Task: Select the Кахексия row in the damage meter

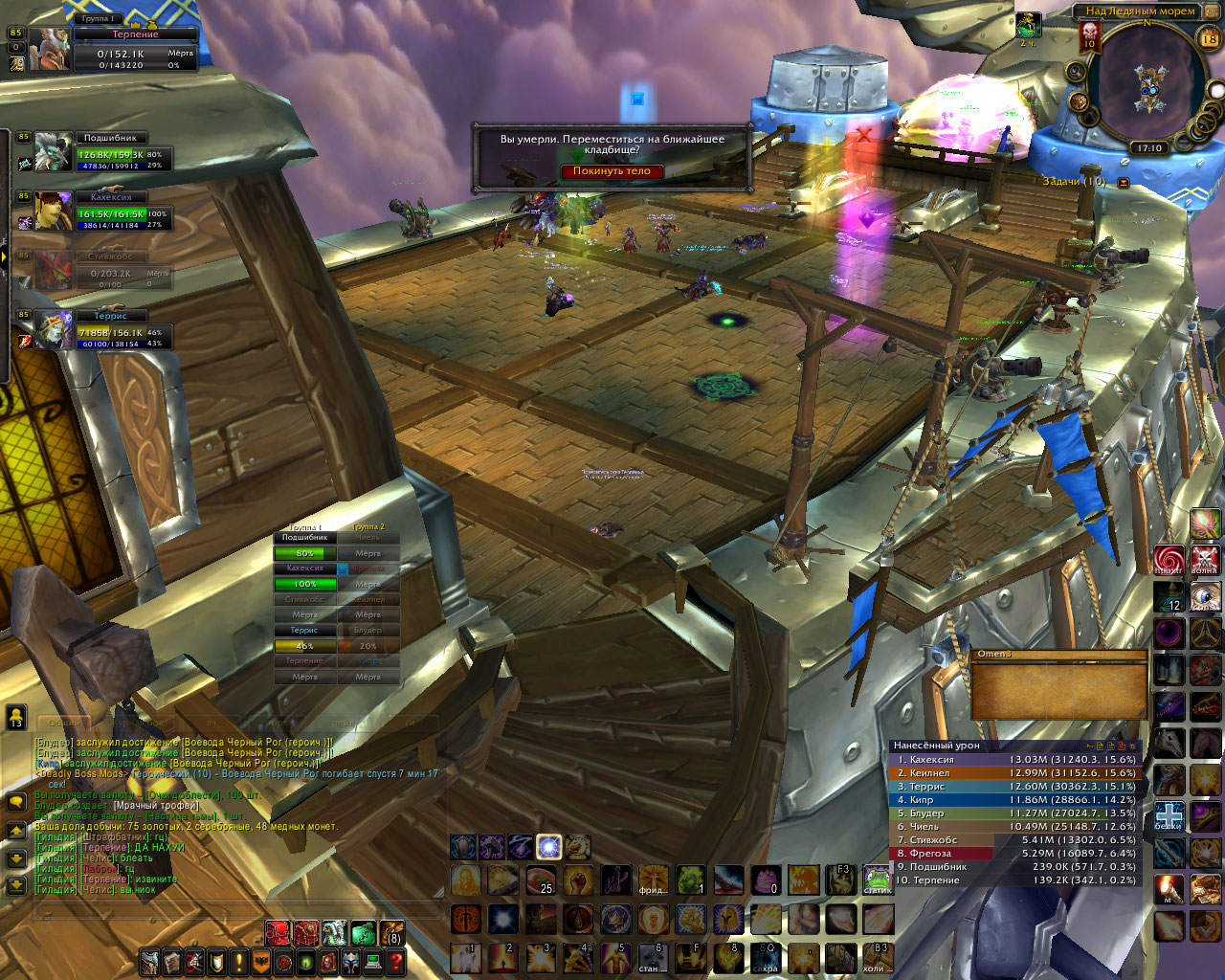Action: click(x=1015, y=760)
